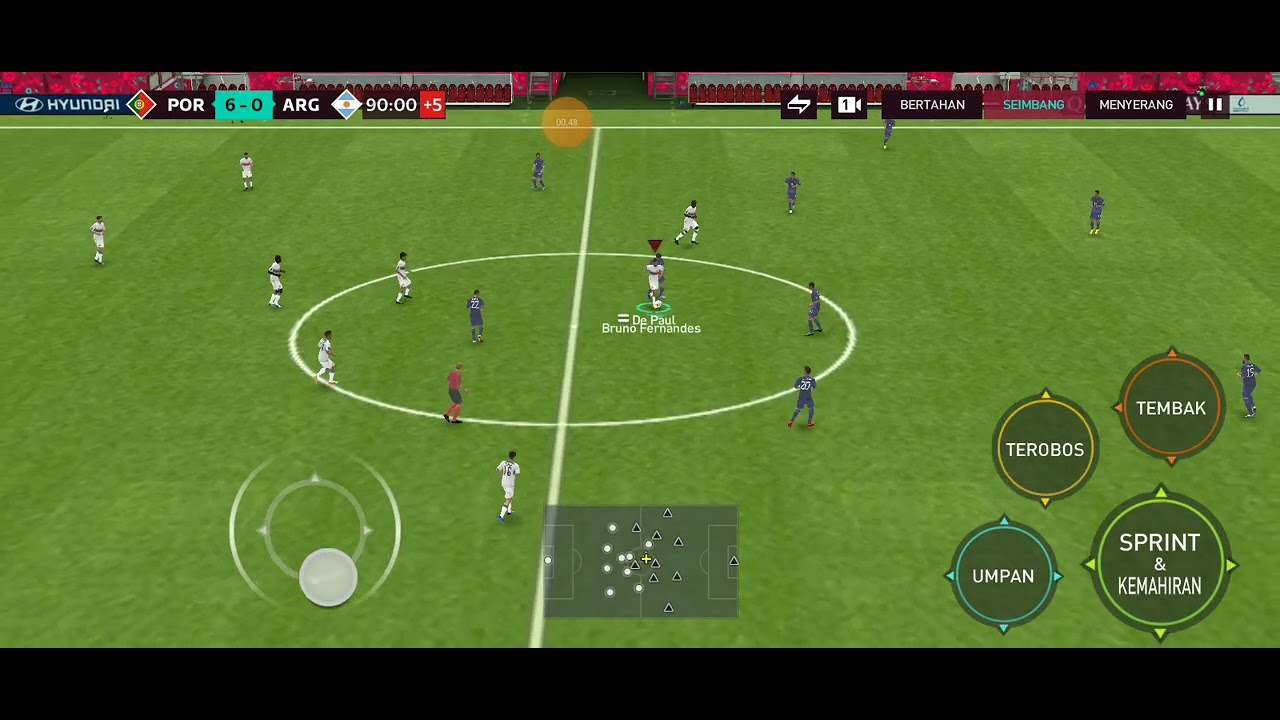Click the pitch radar minimap
1280x720 pixels.
click(640, 561)
